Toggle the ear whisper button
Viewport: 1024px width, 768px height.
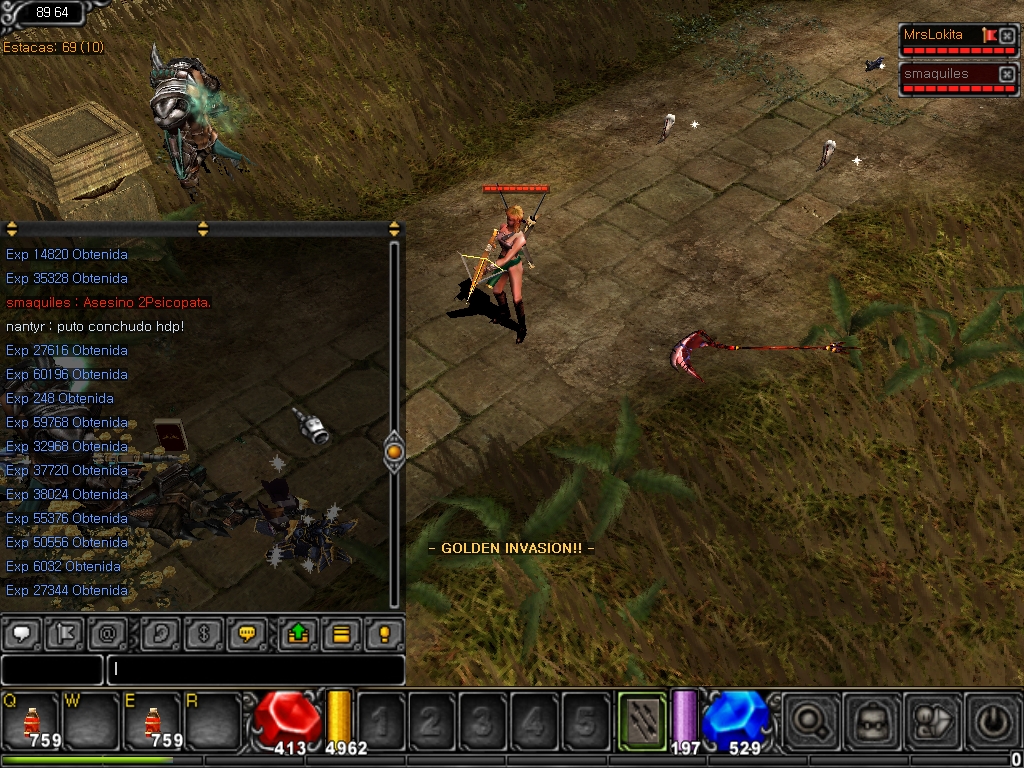pos(161,634)
